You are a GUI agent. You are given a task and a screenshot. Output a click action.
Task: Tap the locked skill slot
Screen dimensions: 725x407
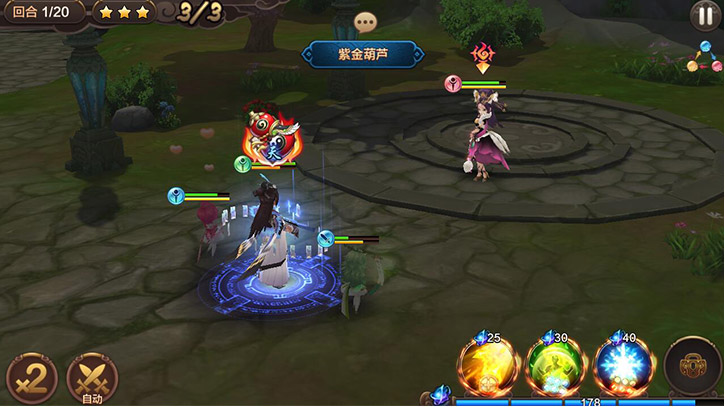pyautogui.click(x=692, y=366)
